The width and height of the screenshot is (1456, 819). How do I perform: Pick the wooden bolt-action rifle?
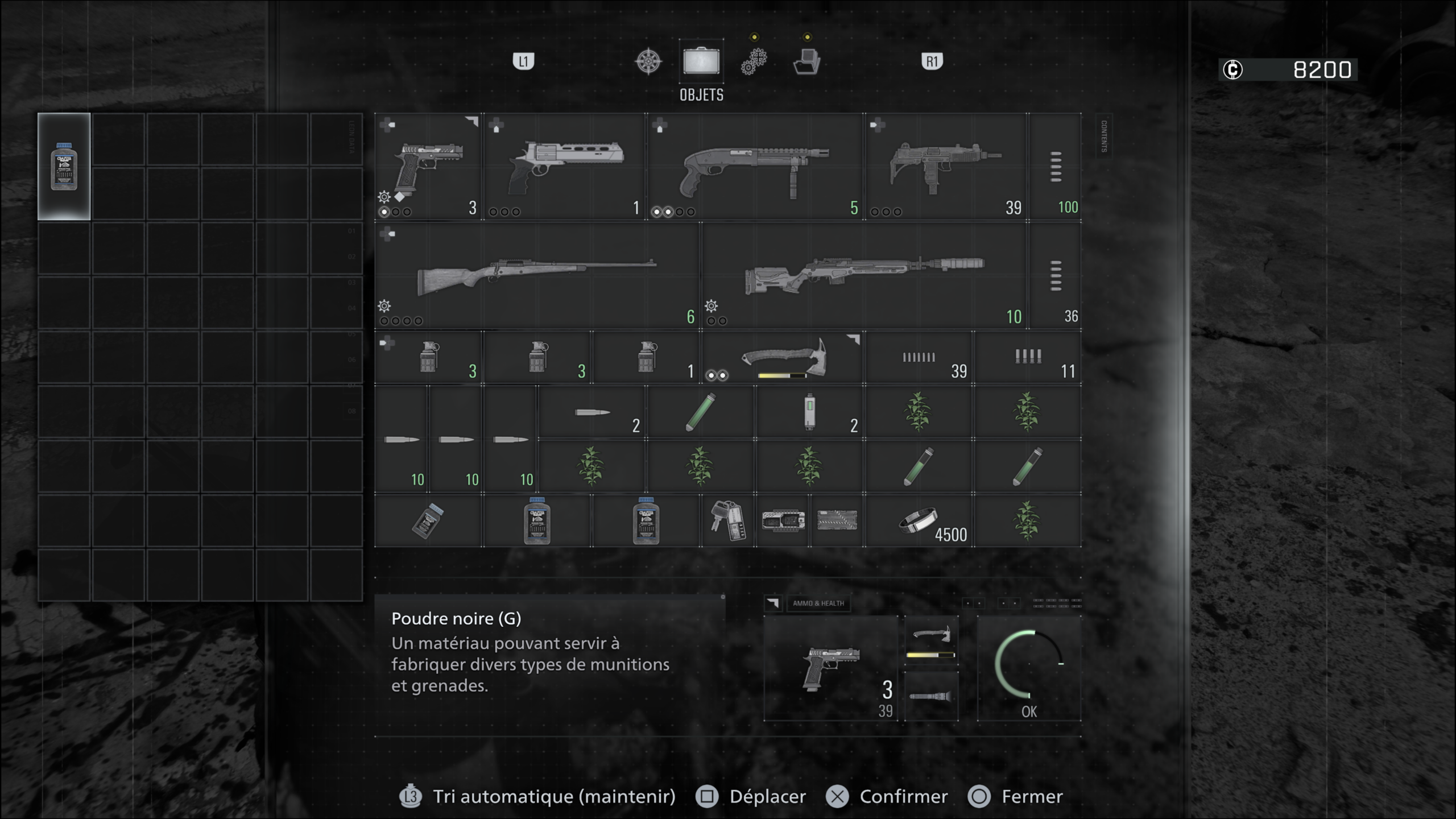[537, 275]
